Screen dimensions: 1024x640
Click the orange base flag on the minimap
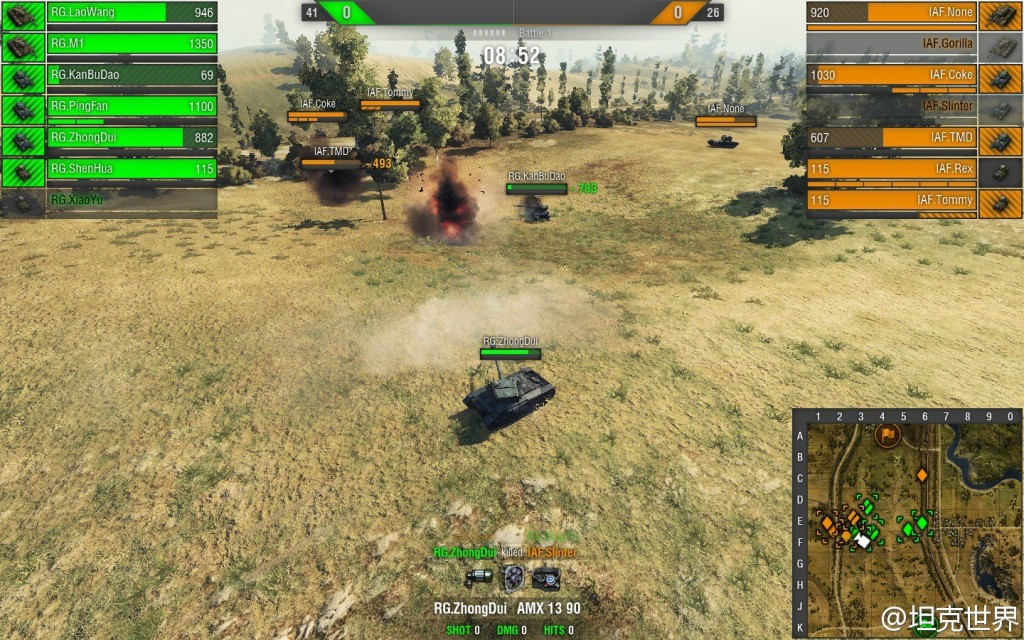pos(887,435)
